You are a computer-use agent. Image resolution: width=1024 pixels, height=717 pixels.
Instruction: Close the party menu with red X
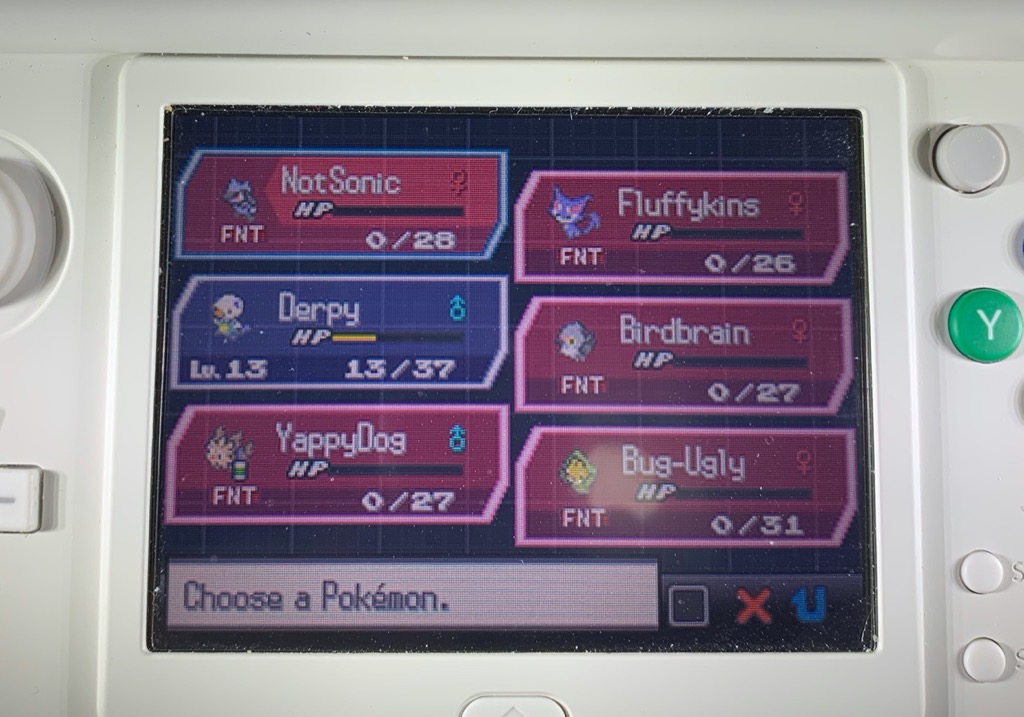(x=754, y=606)
